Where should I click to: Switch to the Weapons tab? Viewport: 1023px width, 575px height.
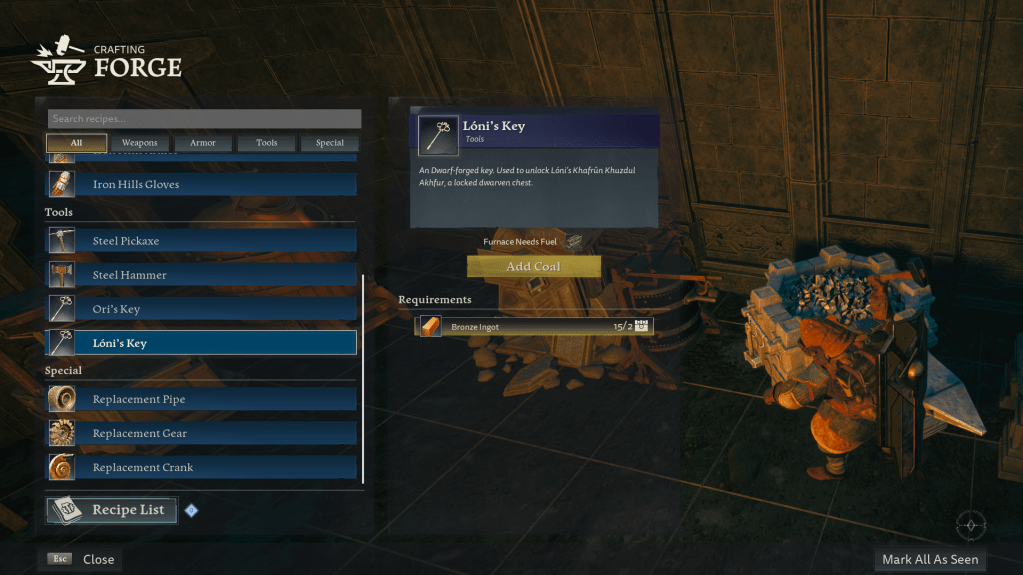tap(140, 143)
